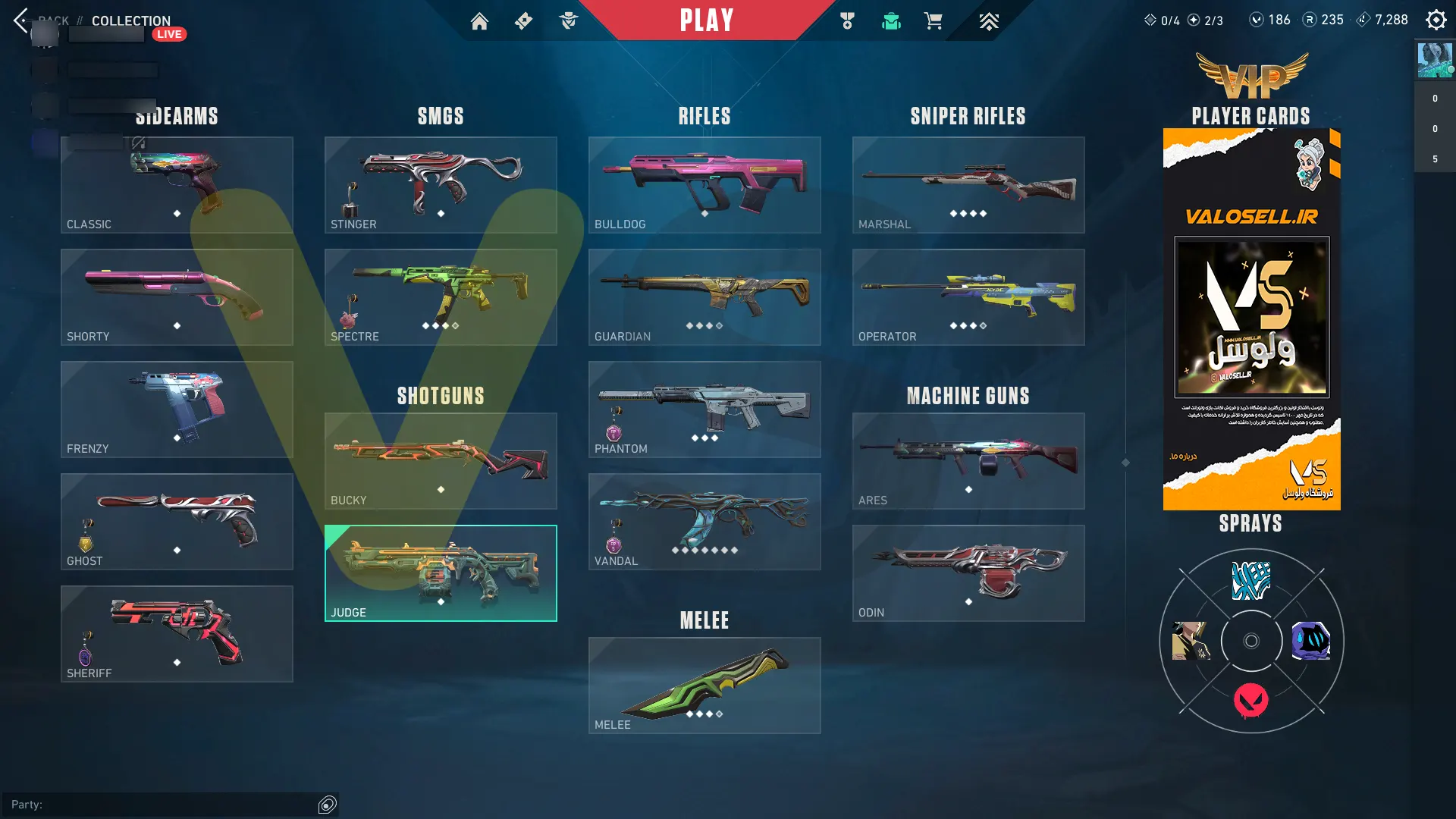Image resolution: width=1456 pixels, height=819 pixels.
Task: Open settings gear icon
Action: coord(1436,20)
